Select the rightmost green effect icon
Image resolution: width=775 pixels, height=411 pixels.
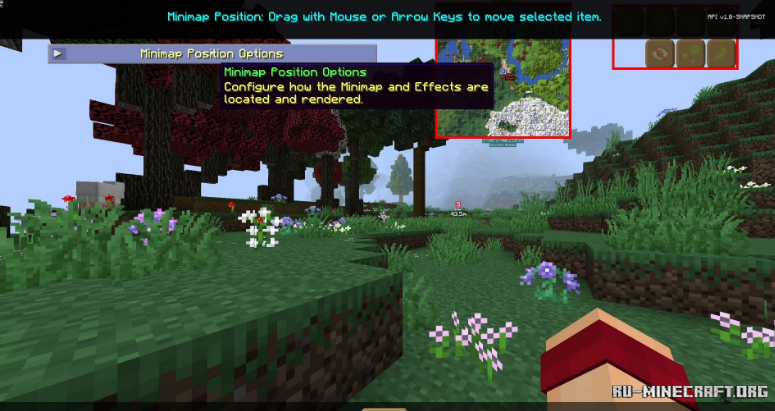click(x=720, y=52)
